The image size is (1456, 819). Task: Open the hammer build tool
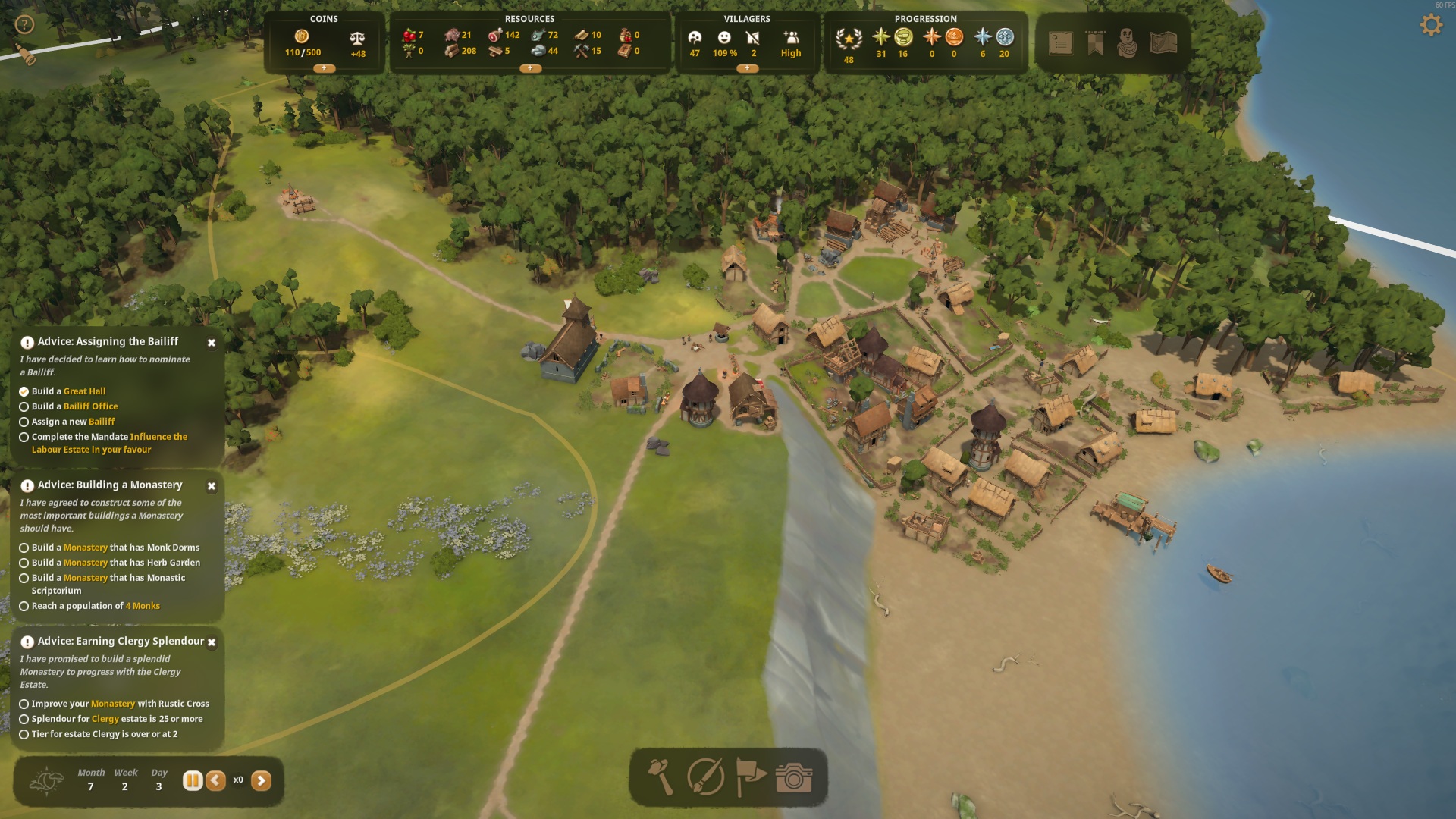pos(660,777)
